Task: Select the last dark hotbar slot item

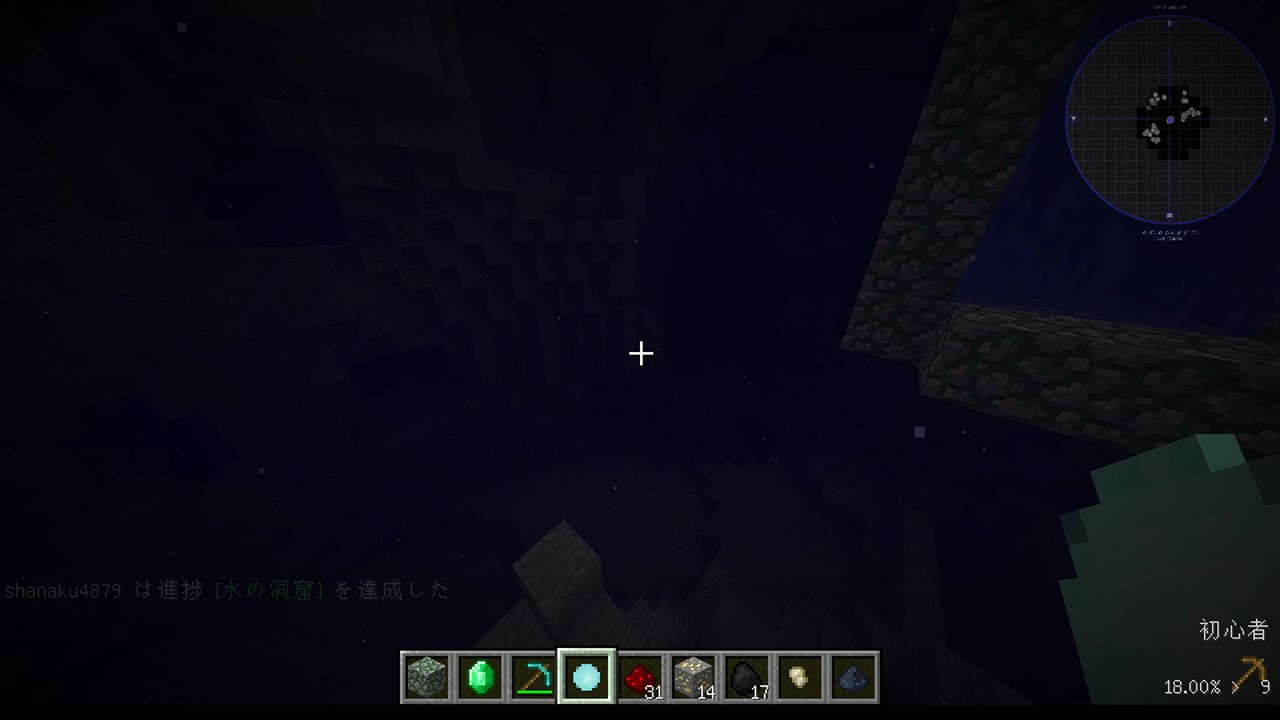Action: (x=854, y=677)
